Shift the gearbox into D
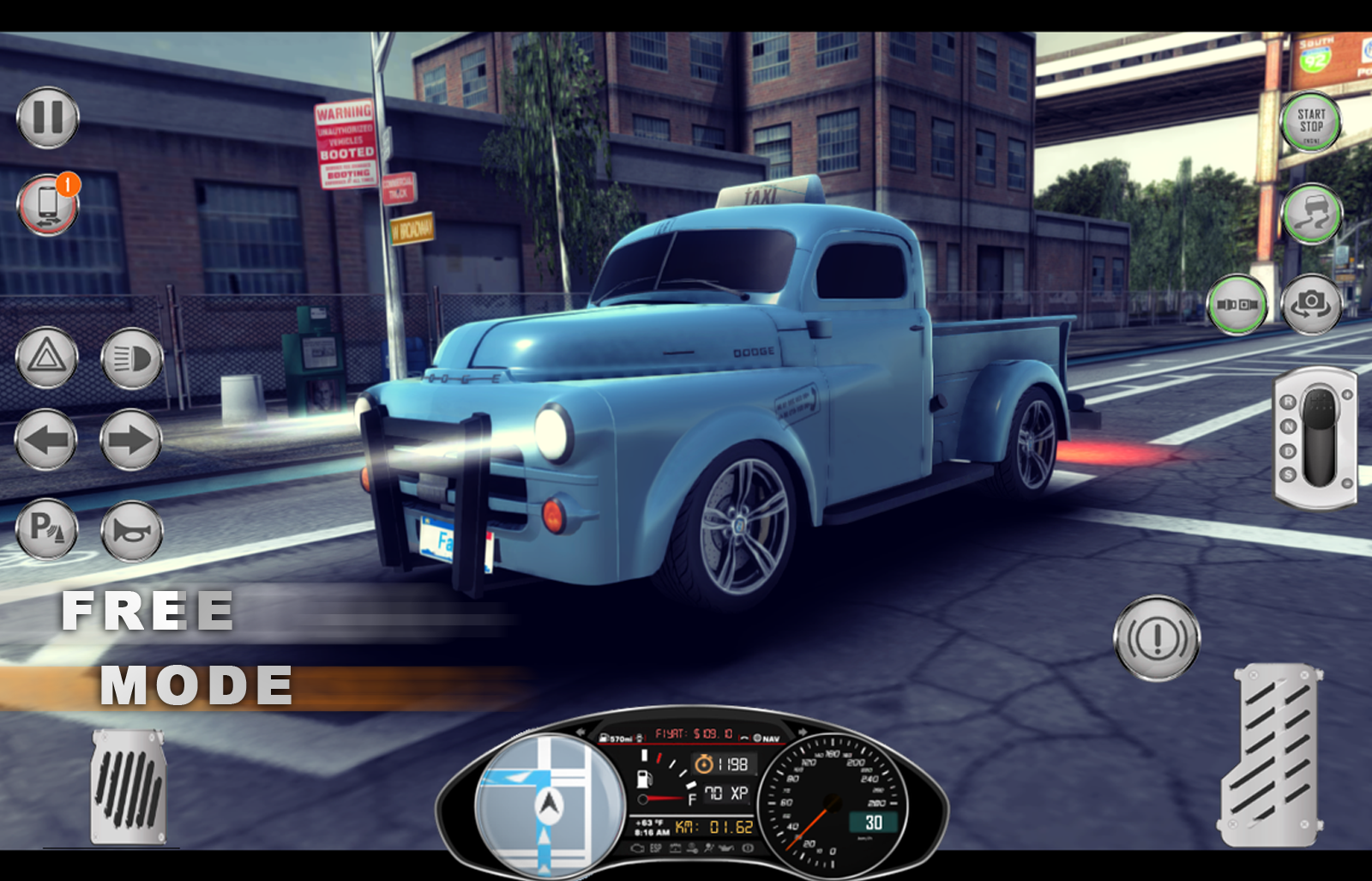The height and width of the screenshot is (881, 1372). click(1288, 450)
